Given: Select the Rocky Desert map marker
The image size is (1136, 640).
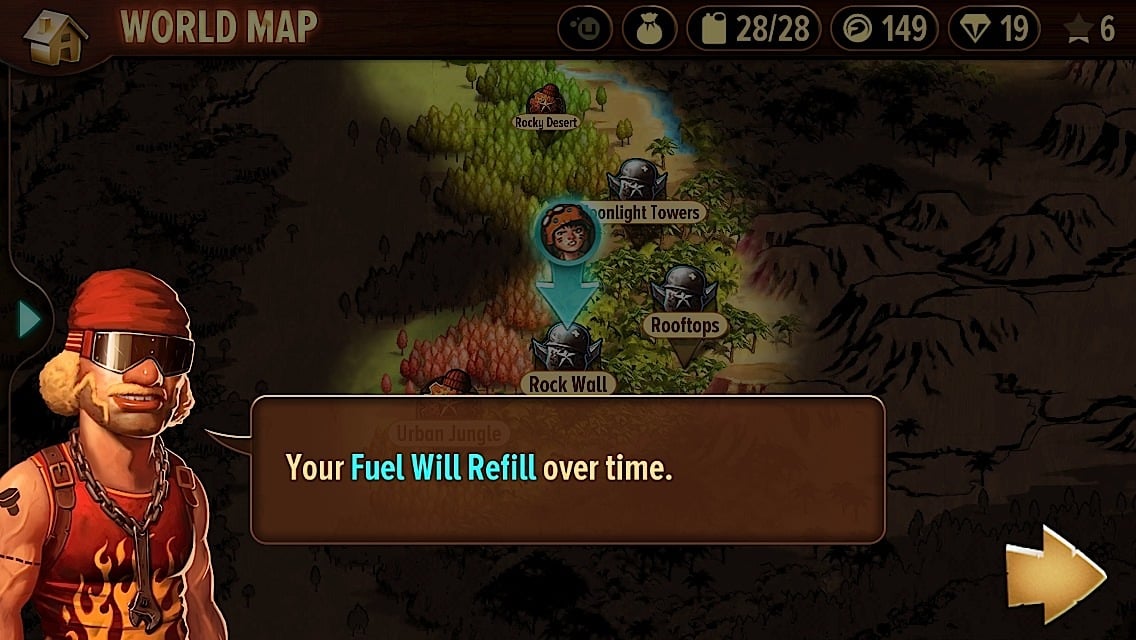Looking at the screenshot, I should pos(546,102).
